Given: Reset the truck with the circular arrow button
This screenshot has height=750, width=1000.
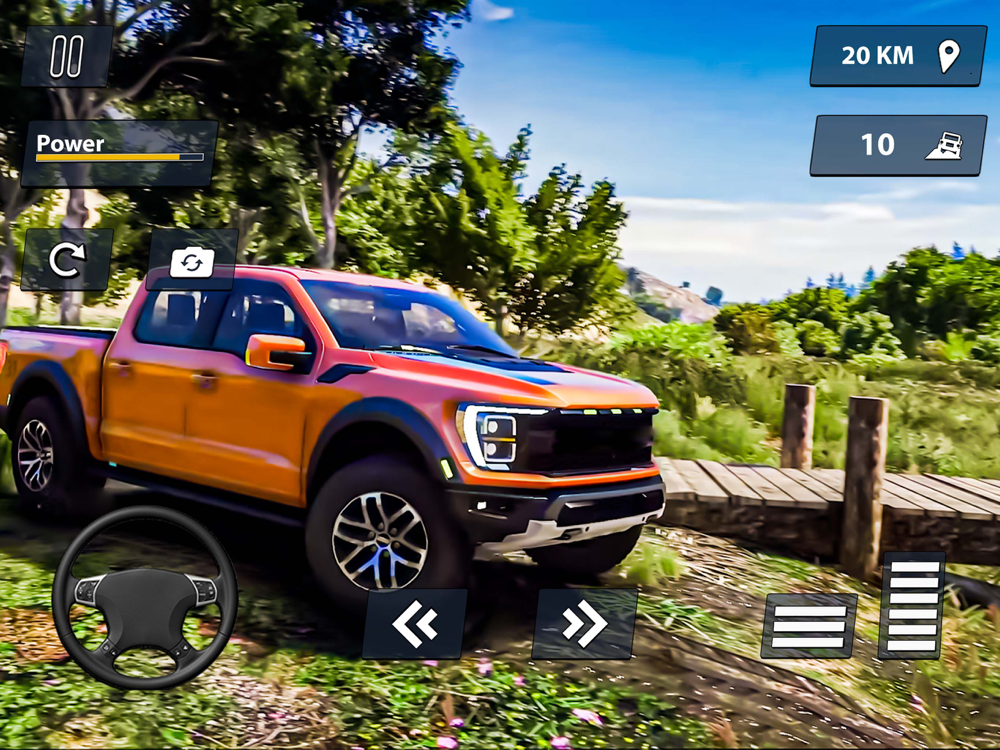Looking at the screenshot, I should pyautogui.click(x=67, y=260).
